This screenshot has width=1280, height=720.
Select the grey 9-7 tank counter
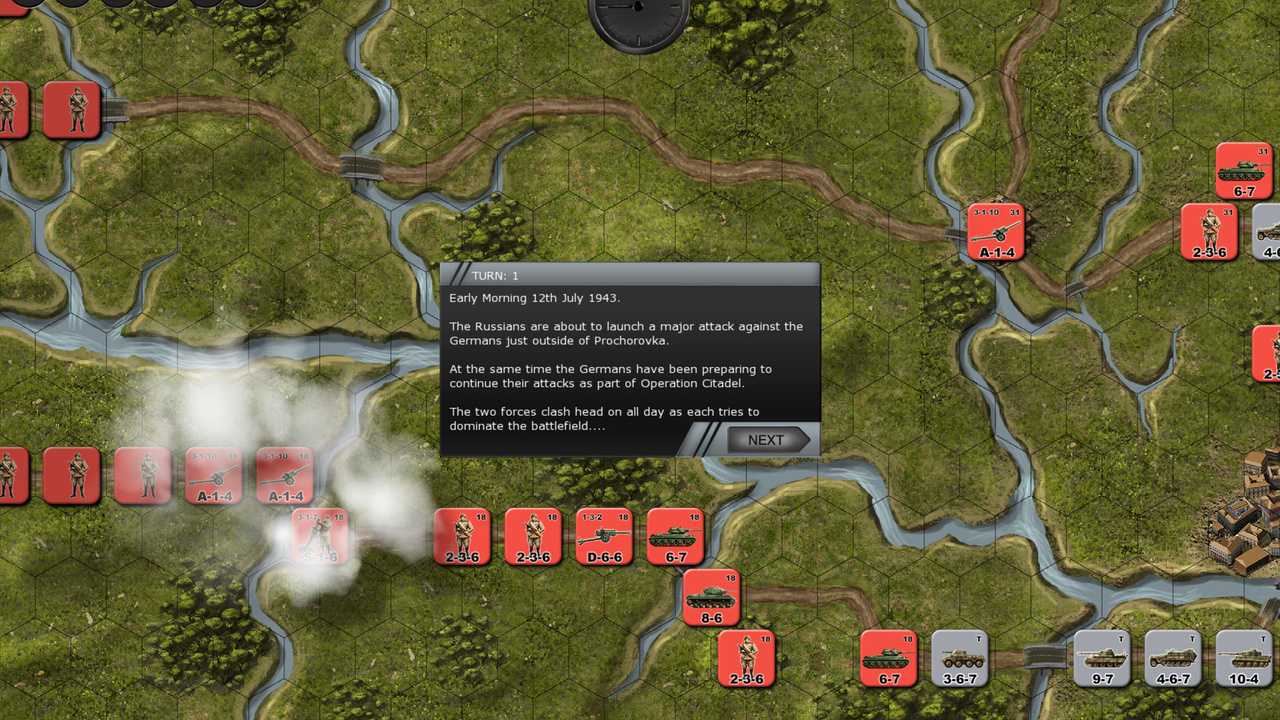tap(1102, 658)
